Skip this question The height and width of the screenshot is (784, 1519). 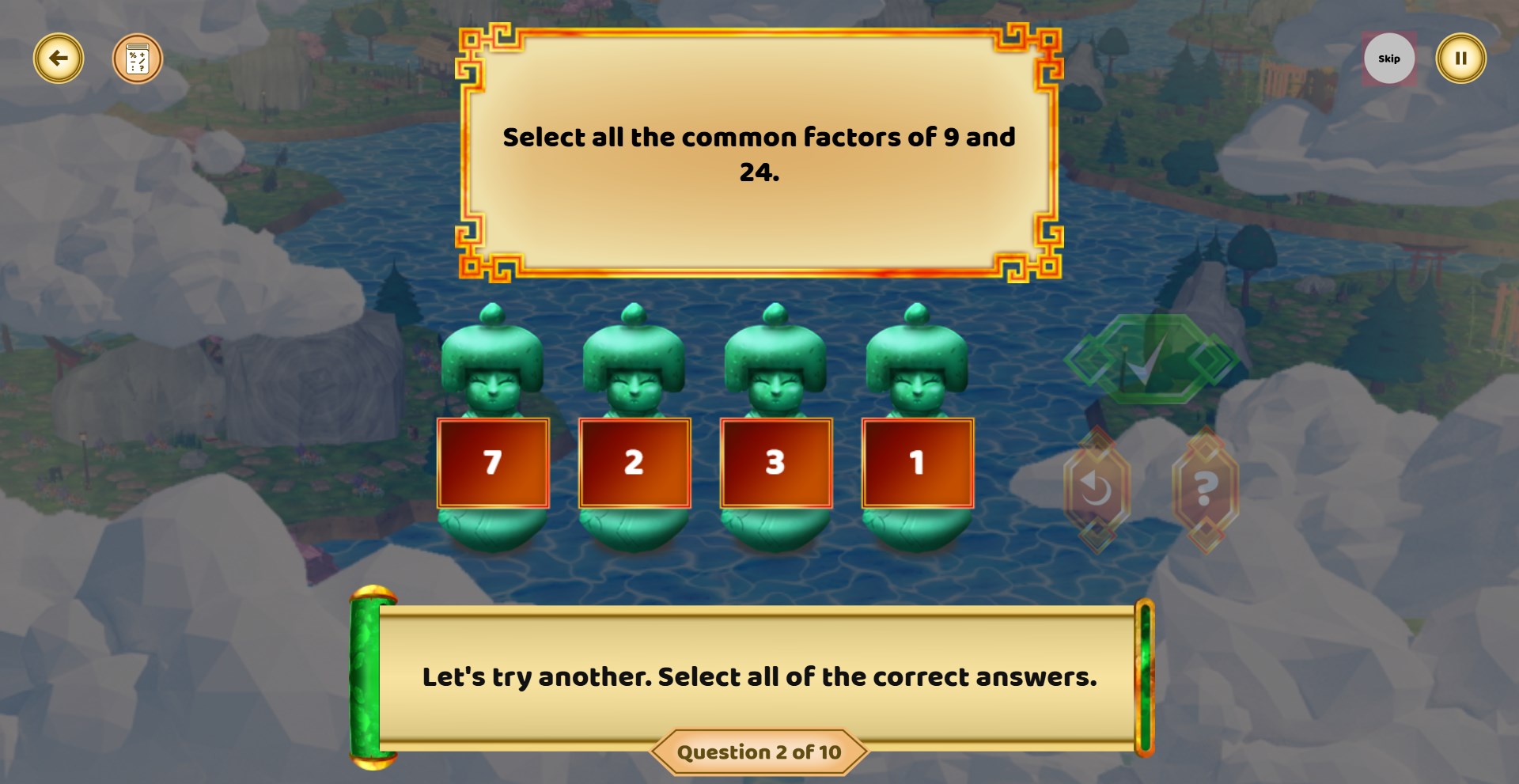click(1389, 58)
